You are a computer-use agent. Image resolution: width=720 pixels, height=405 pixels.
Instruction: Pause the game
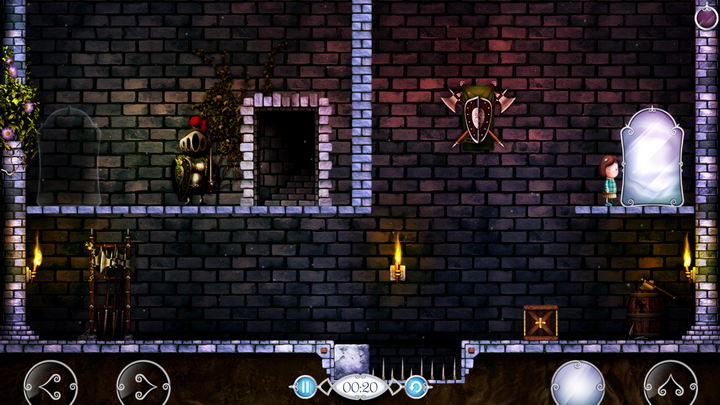305,386
